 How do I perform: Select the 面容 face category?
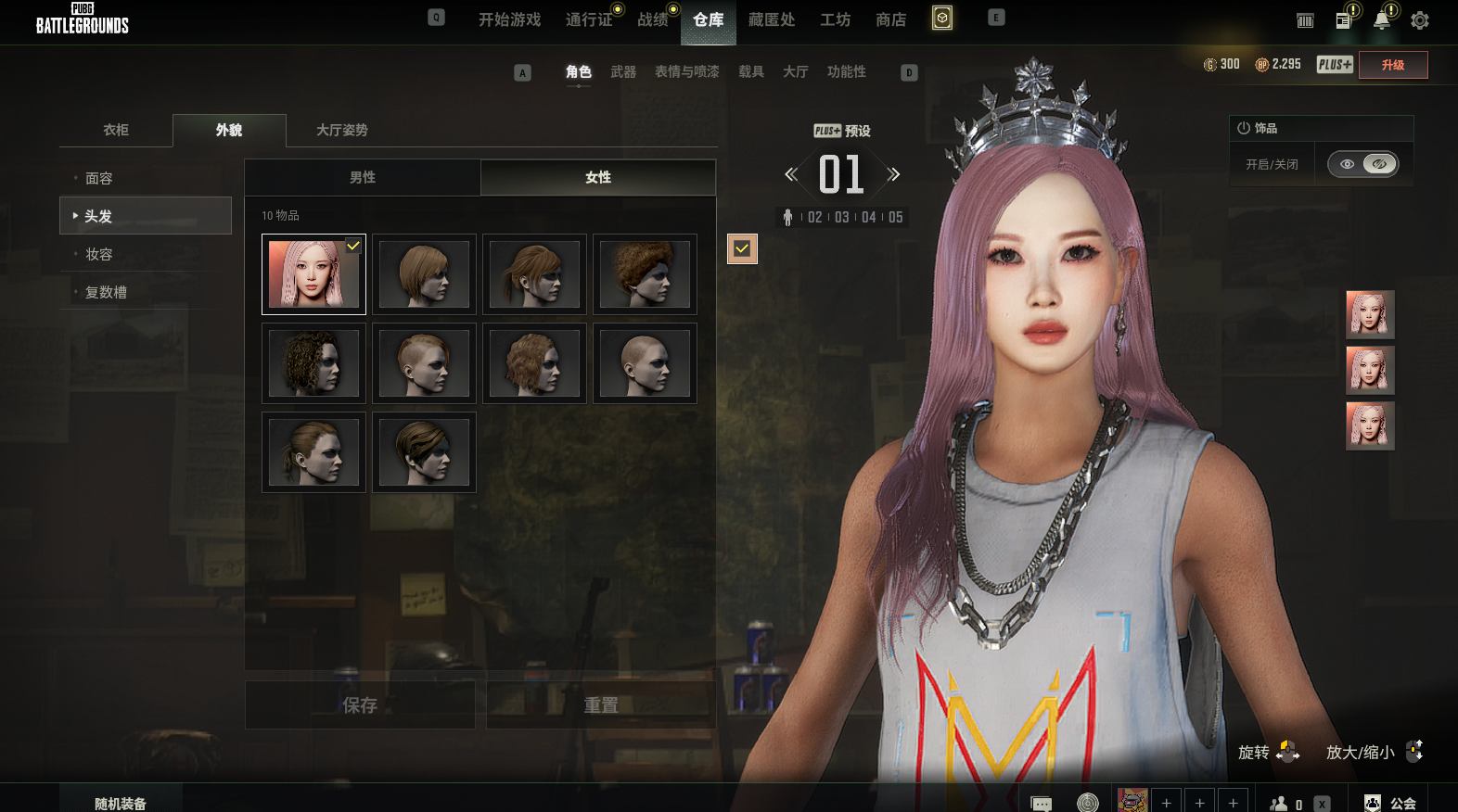tap(99, 178)
